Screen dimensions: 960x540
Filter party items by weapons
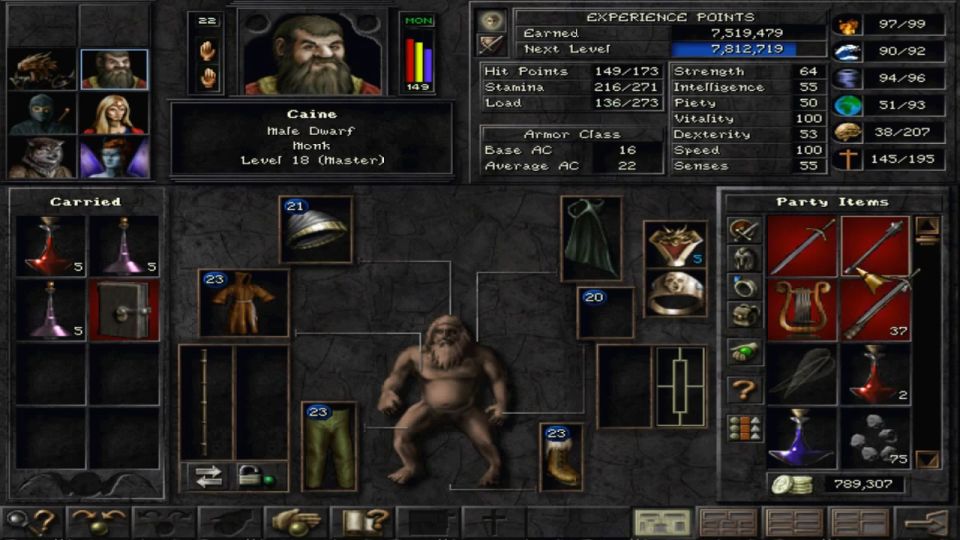(x=745, y=230)
